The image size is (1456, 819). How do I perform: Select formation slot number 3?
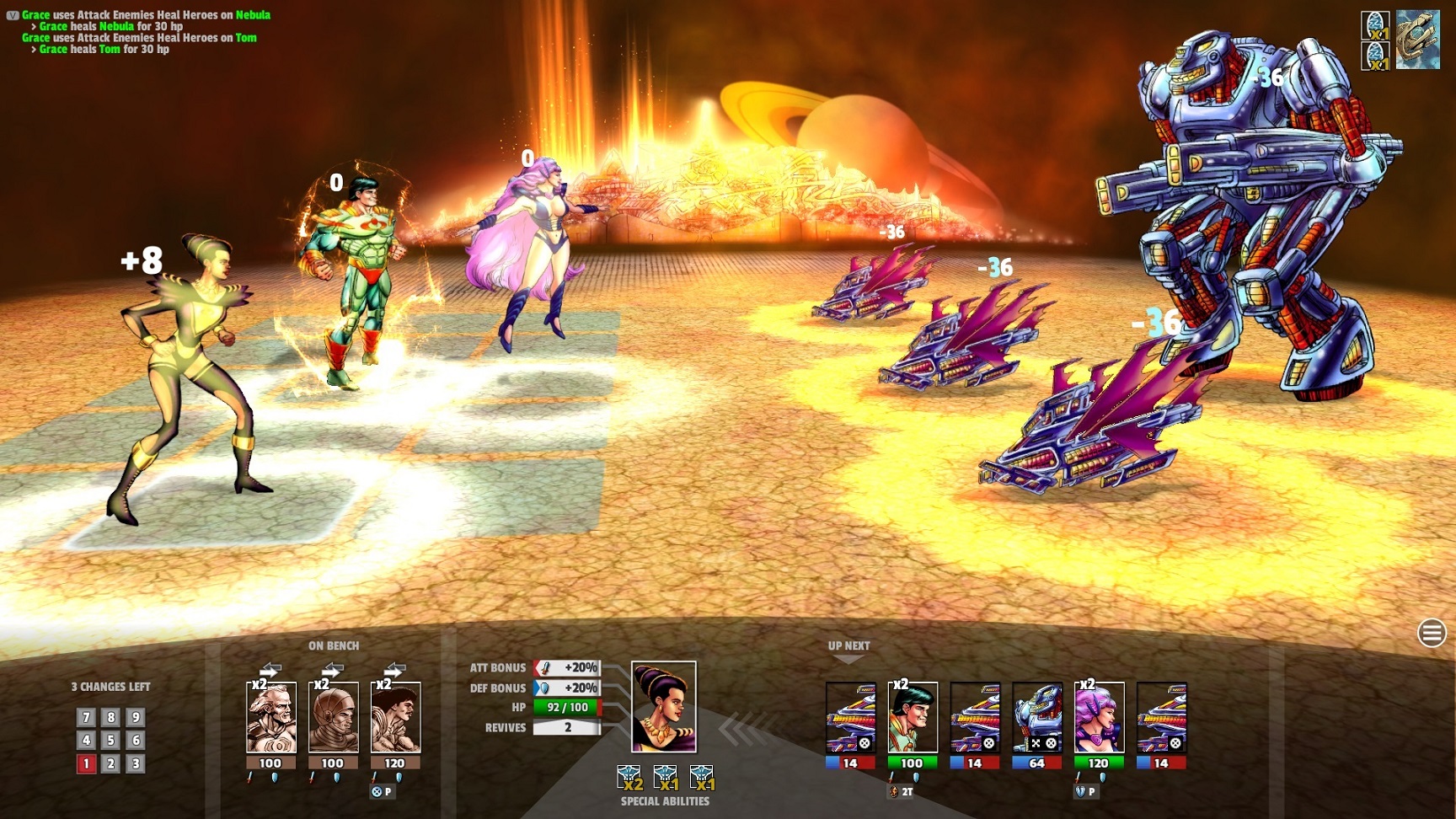click(135, 764)
